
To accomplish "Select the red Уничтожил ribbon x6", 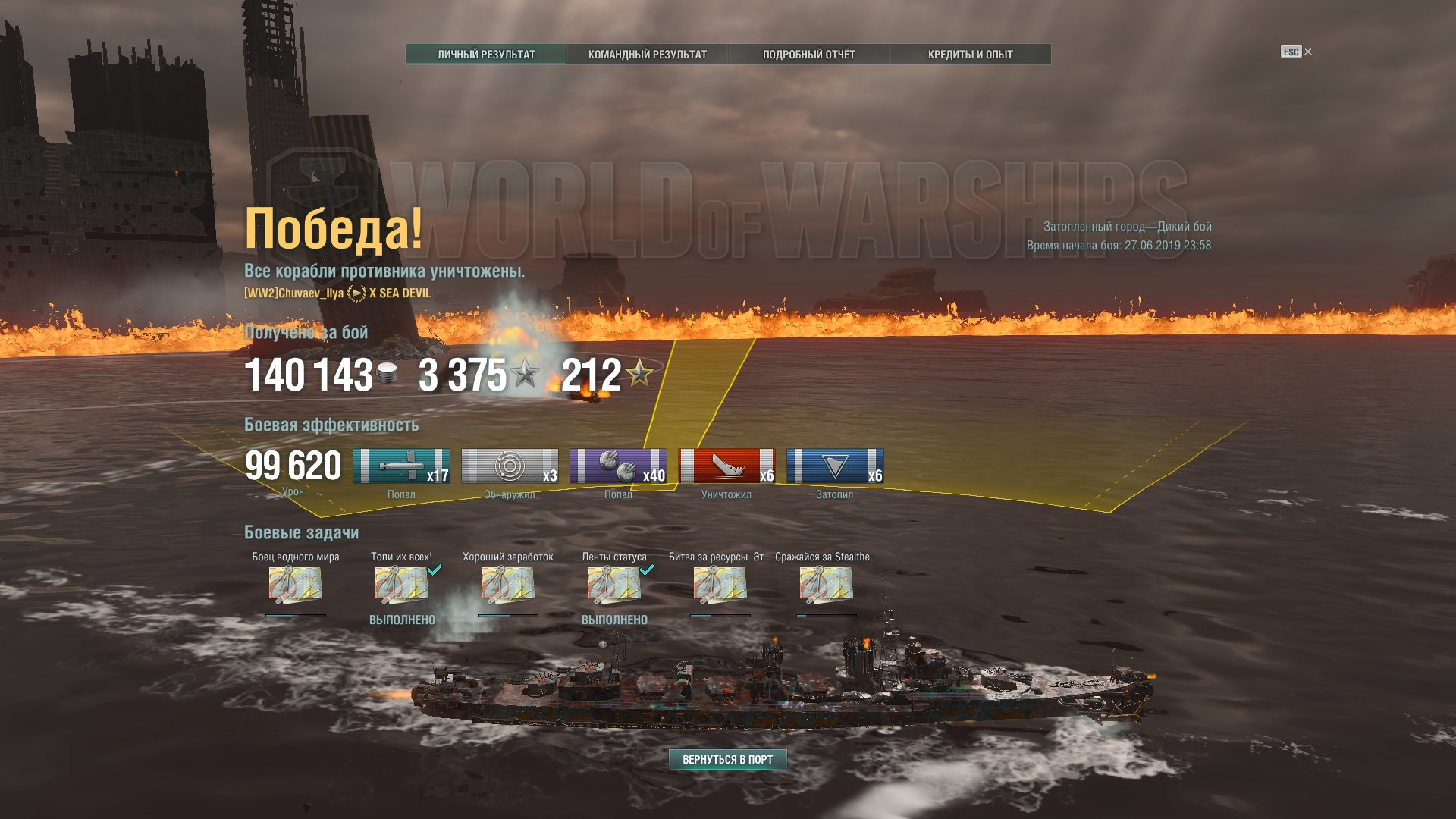I will (x=726, y=466).
